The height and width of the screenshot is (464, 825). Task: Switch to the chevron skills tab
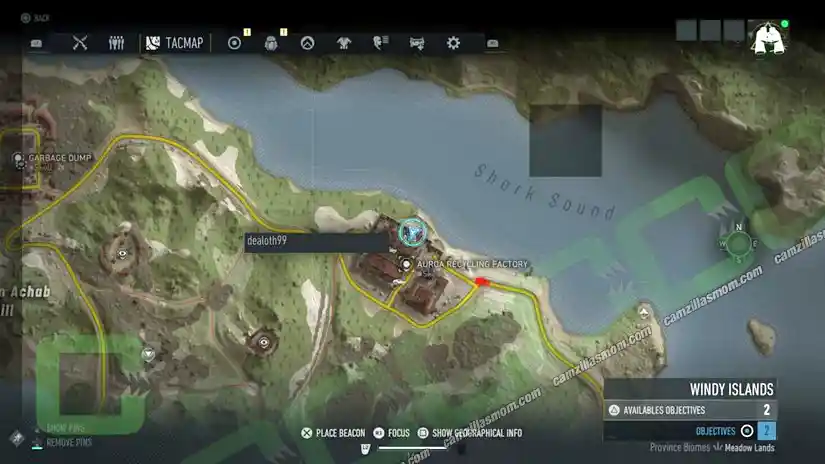click(308, 43)
